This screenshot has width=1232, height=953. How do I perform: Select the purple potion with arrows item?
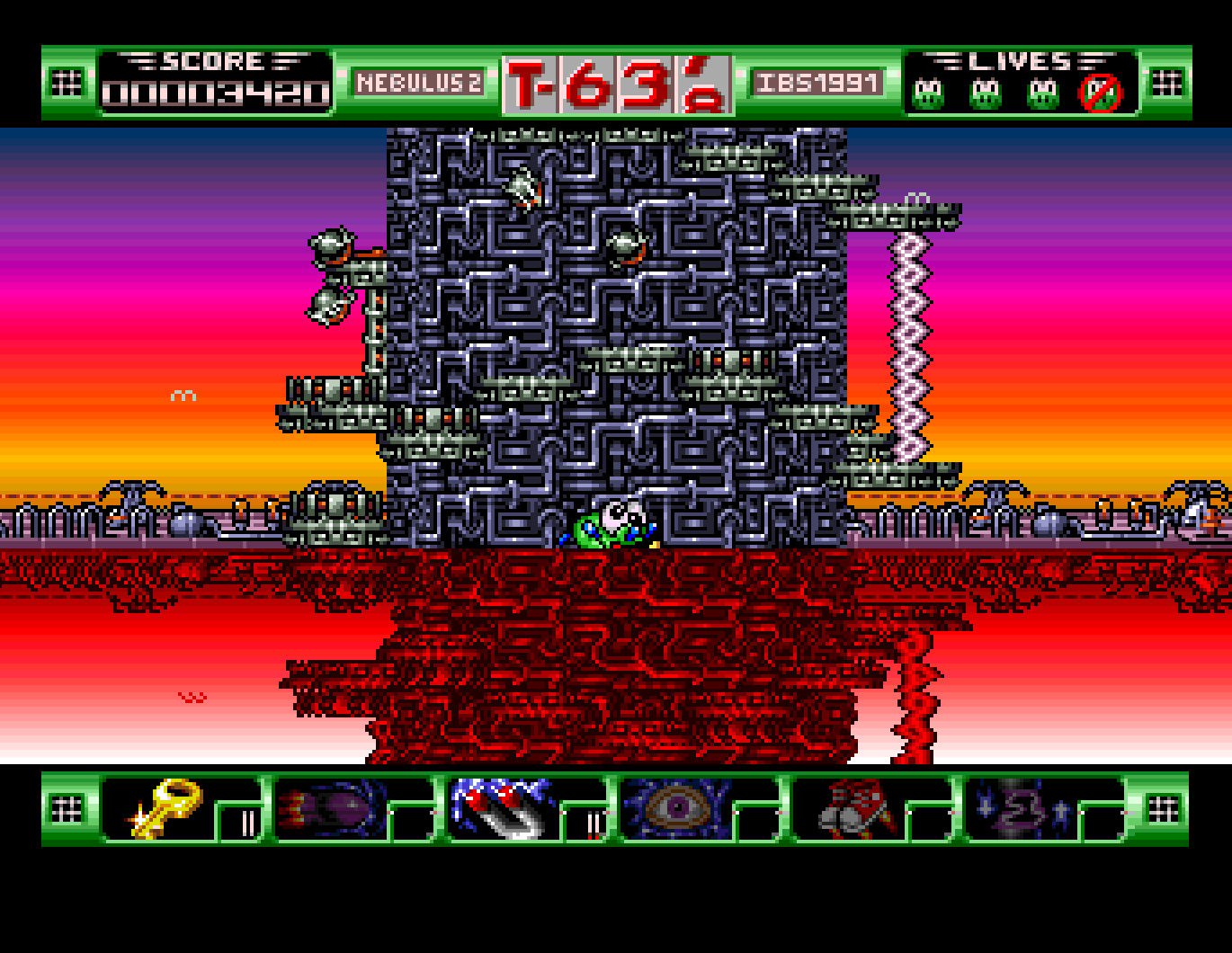click(x=1021, y=809)
